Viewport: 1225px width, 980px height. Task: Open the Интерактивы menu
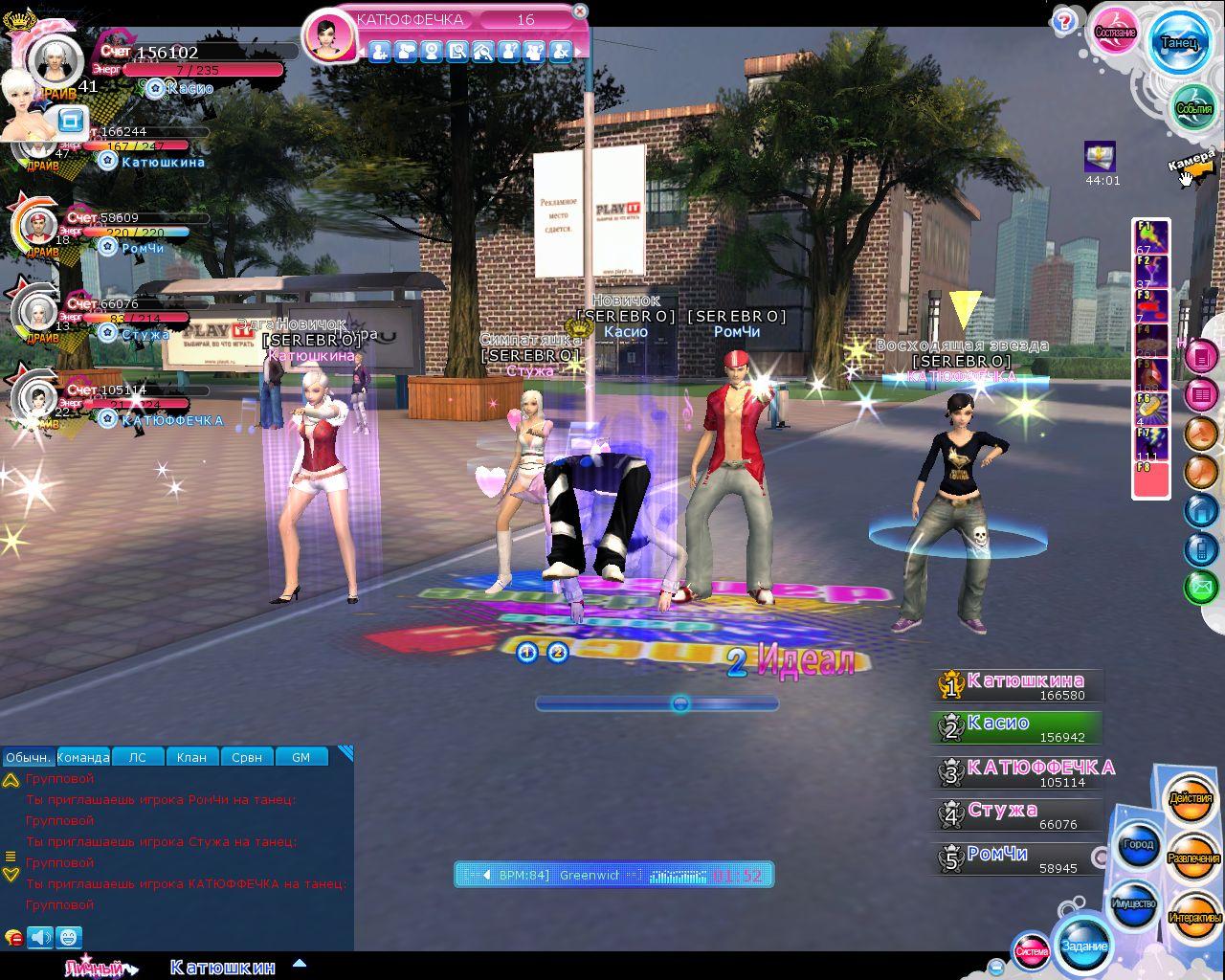click(1194, 917)
